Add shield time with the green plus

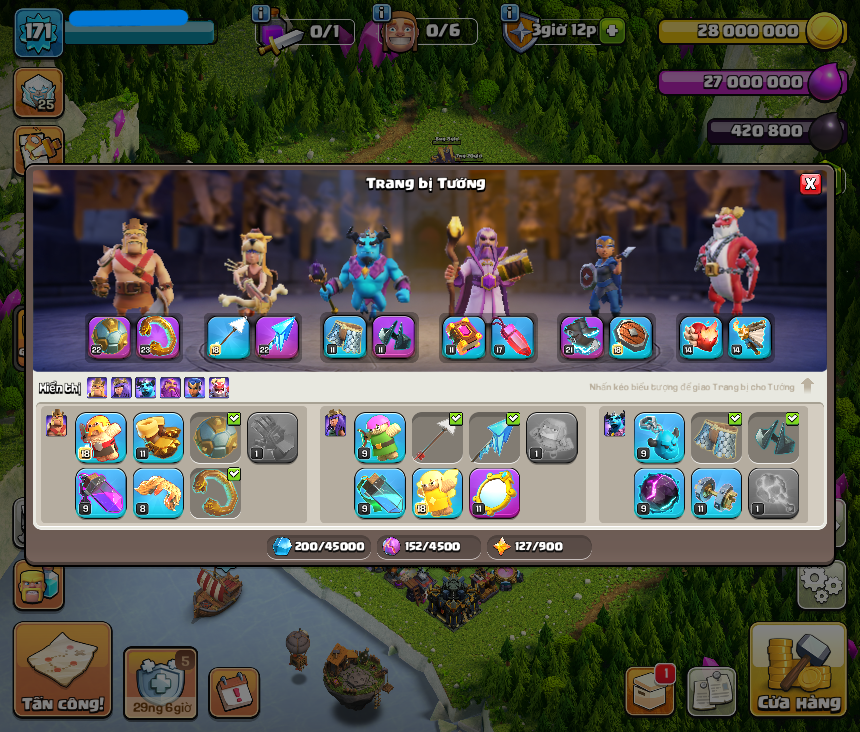(613, 31)
